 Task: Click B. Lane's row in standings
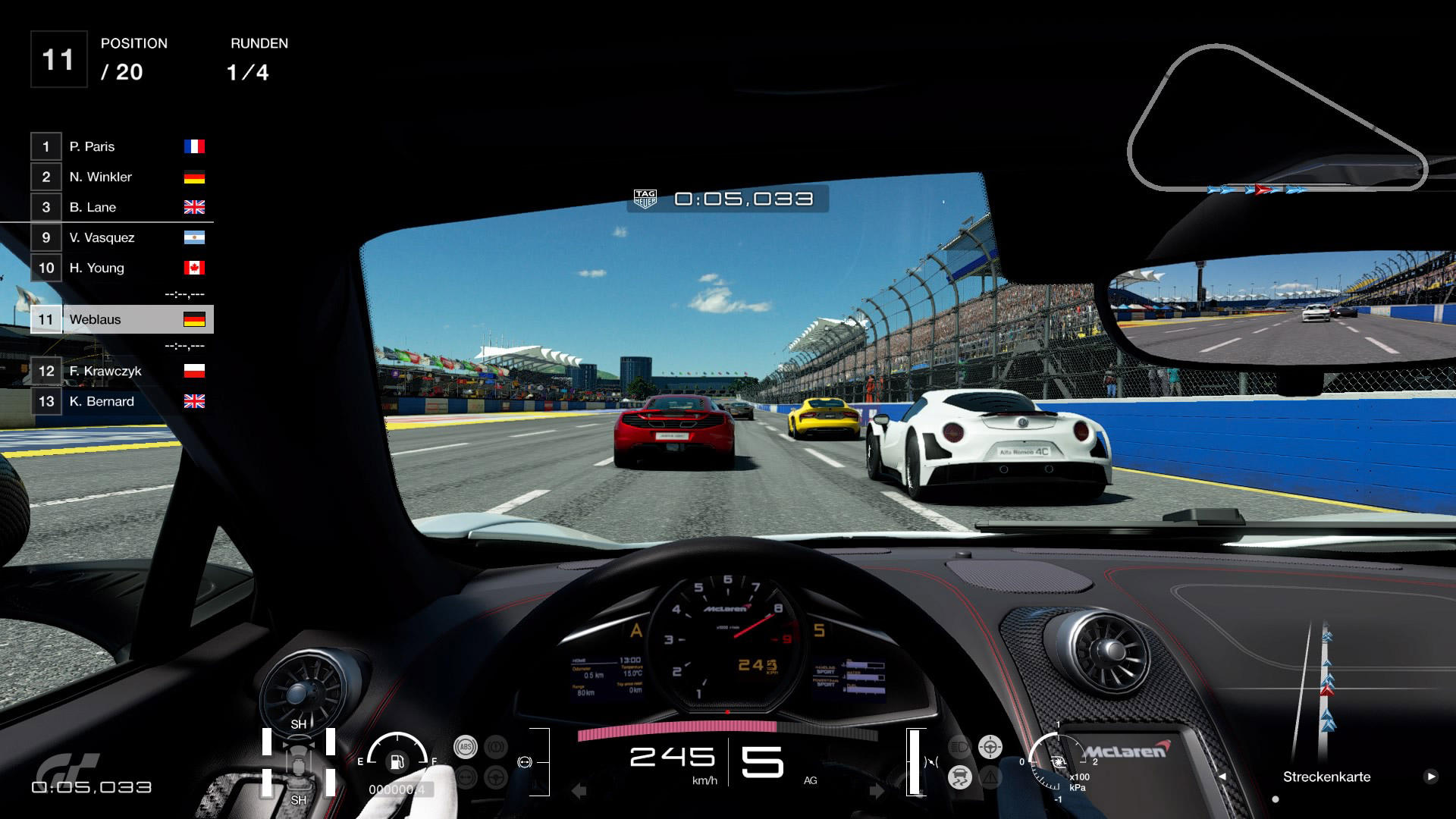click(x=118, y=207)
